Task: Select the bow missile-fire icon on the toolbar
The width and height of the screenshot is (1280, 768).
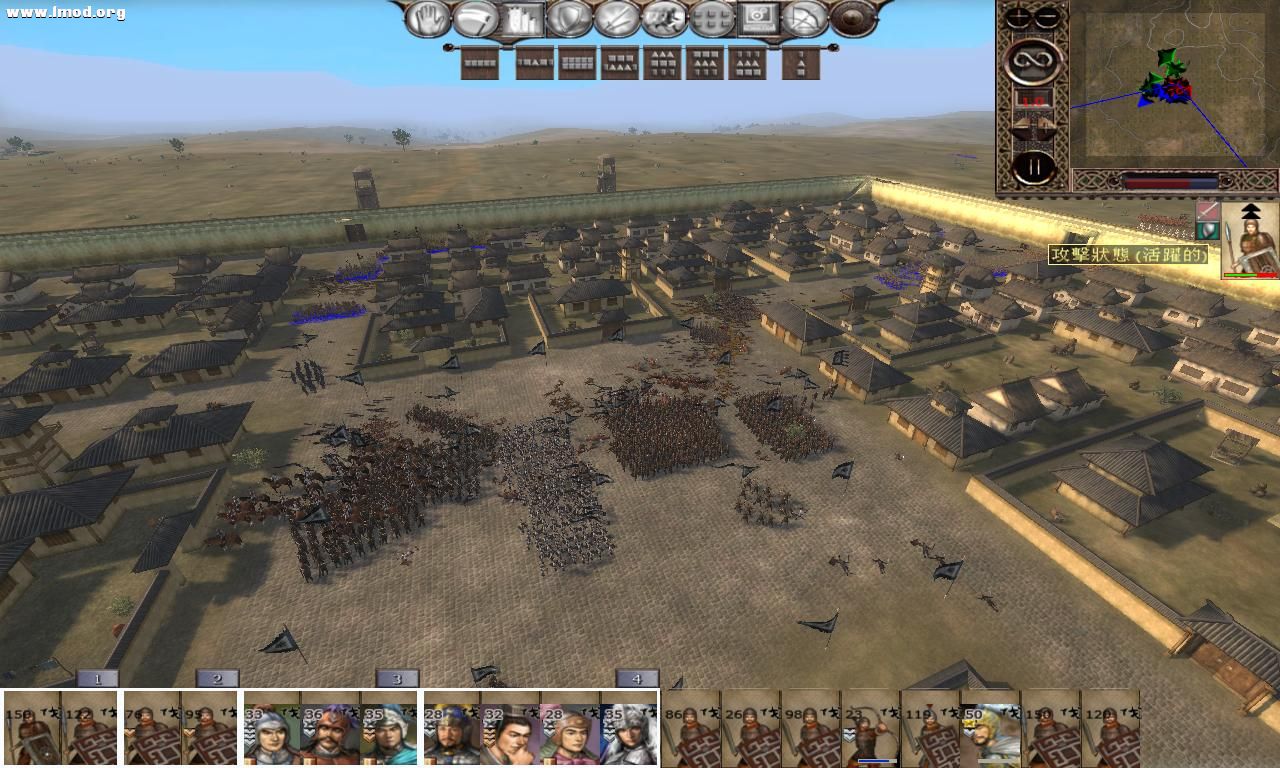Action: click(804, 17)
